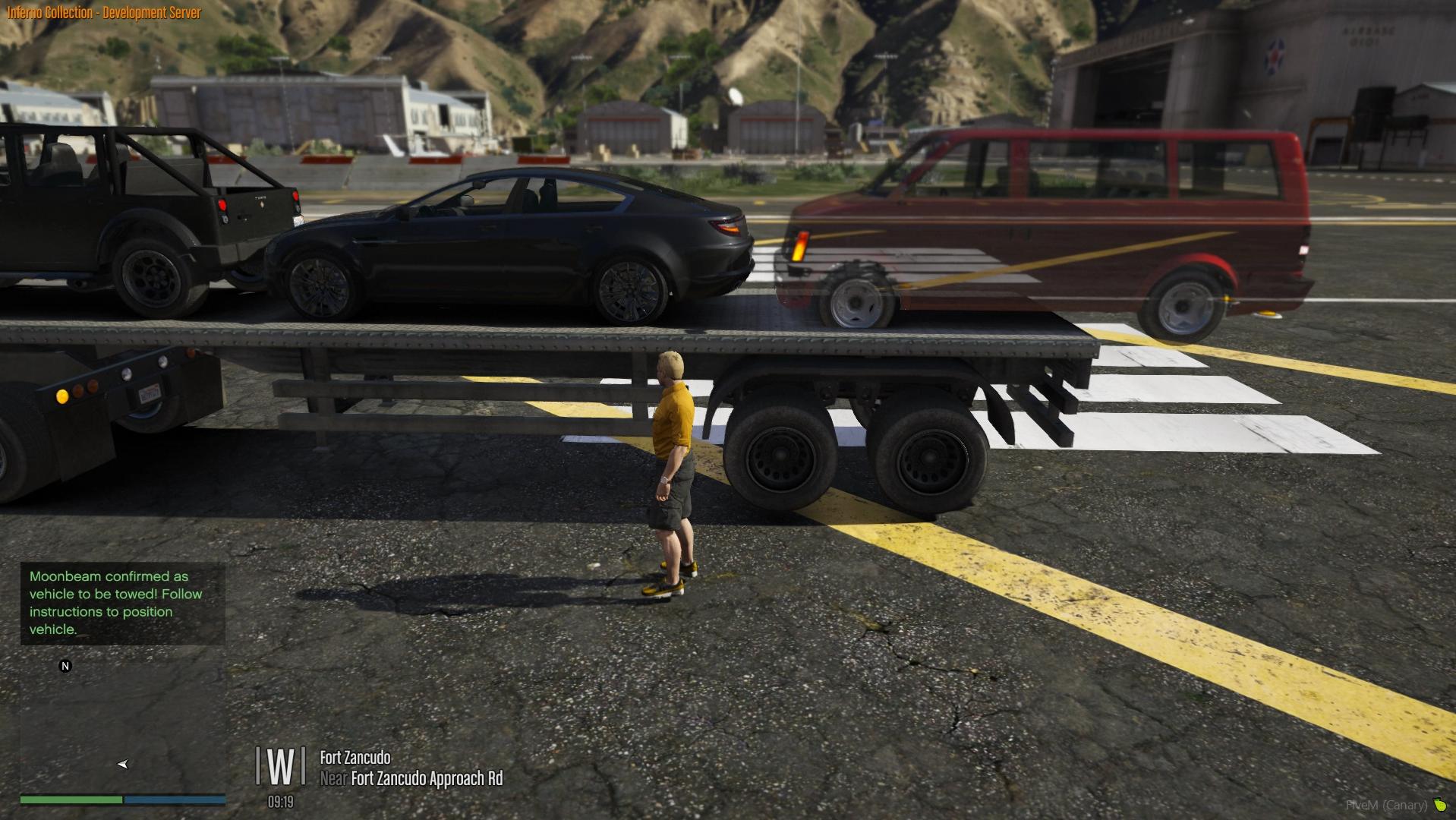Screen dimensions: 1456x820
Task: Click the north marker on the minimap
Action: [x=65, y=666]
